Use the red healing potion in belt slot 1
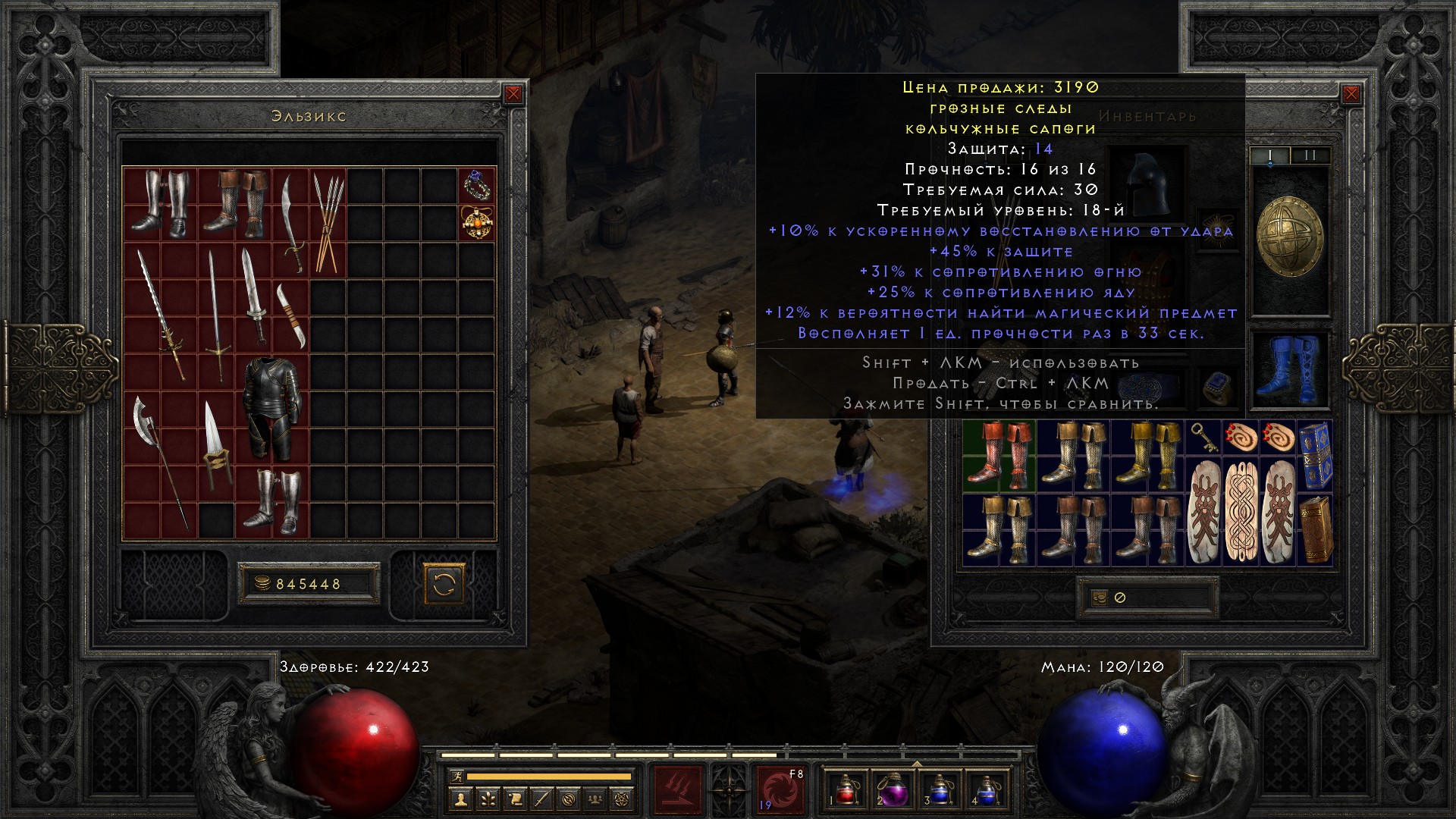The height and width of the screenshot is (819, 1456). pos(846,789)
